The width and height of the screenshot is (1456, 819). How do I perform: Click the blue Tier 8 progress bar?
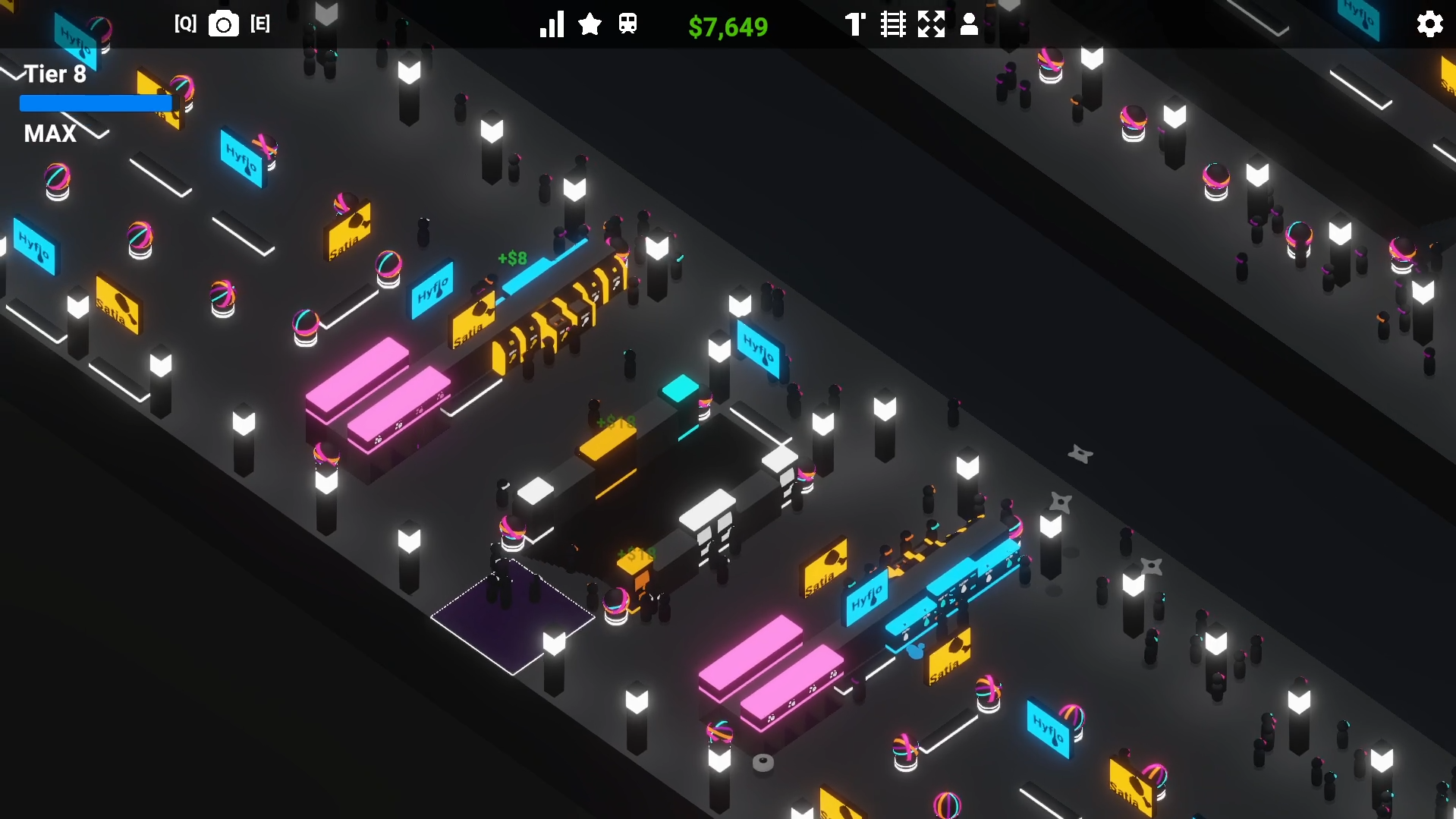tap(95, 102)
